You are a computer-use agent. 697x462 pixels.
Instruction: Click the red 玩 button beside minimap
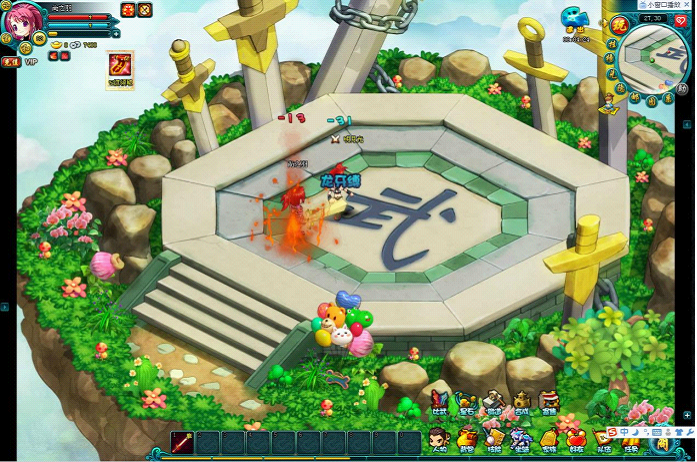click(x=620, y=25)
